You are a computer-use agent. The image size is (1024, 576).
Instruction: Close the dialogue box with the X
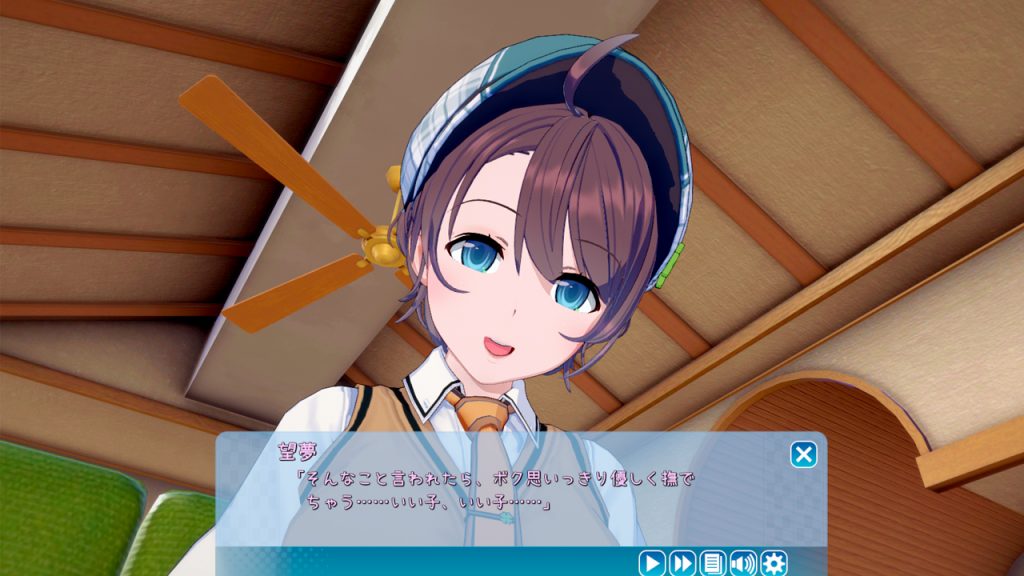[803, 455]
